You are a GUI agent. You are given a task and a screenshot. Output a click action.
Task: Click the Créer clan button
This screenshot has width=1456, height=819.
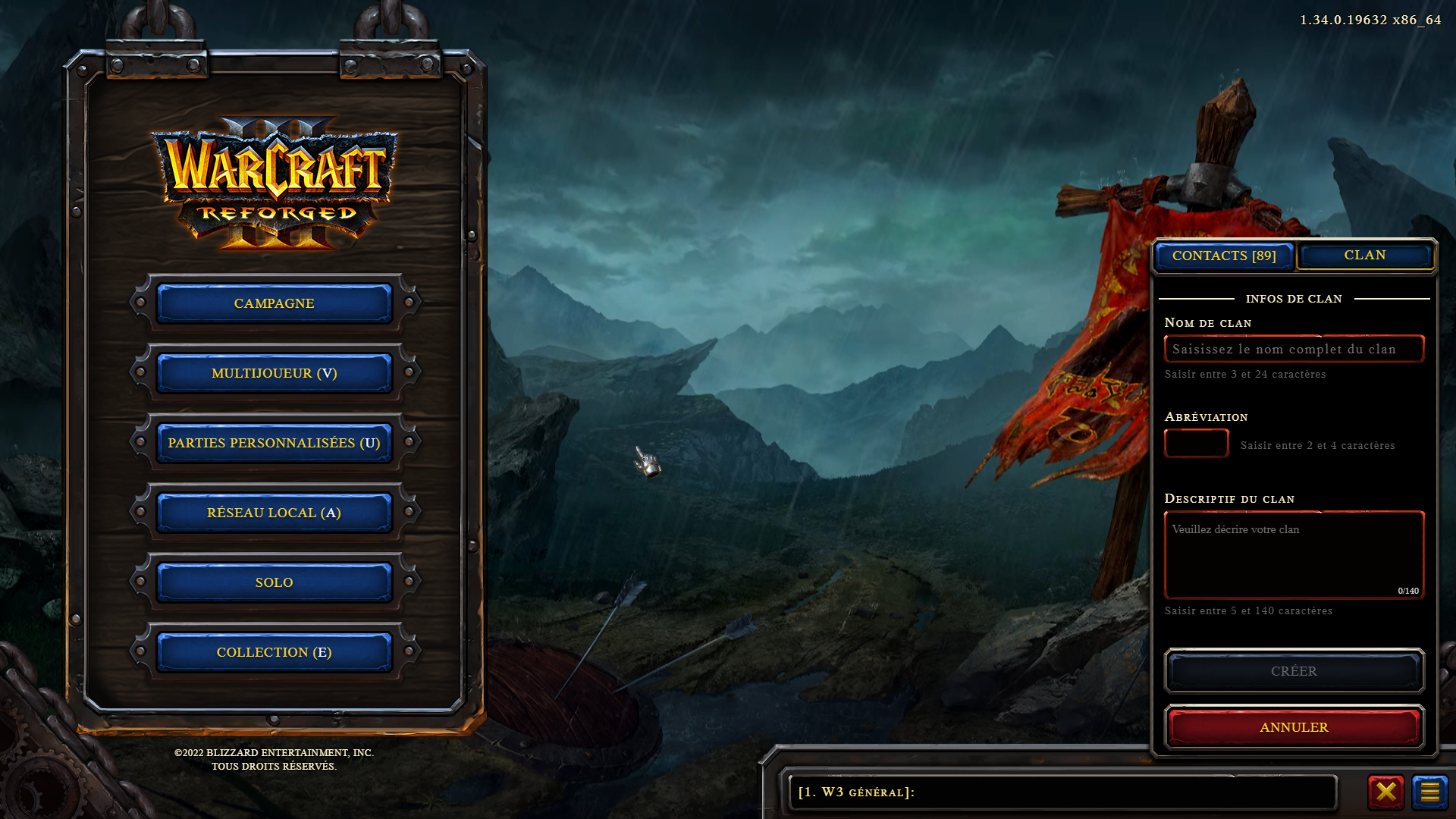point(1294,671)
